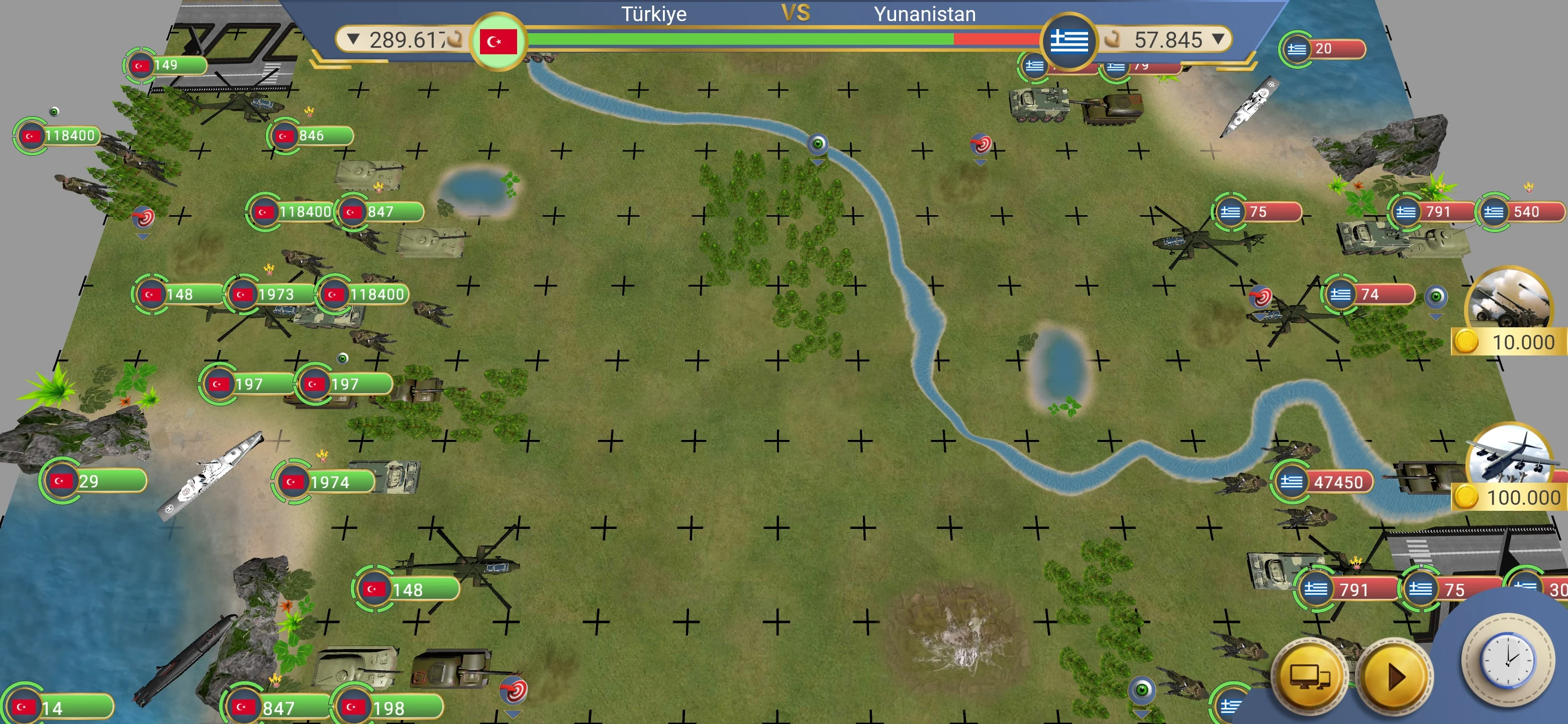The width and height of the screenshot is (1568, 724).
Task: Select the Turkish flag emblem
Action: coord(498,41)
